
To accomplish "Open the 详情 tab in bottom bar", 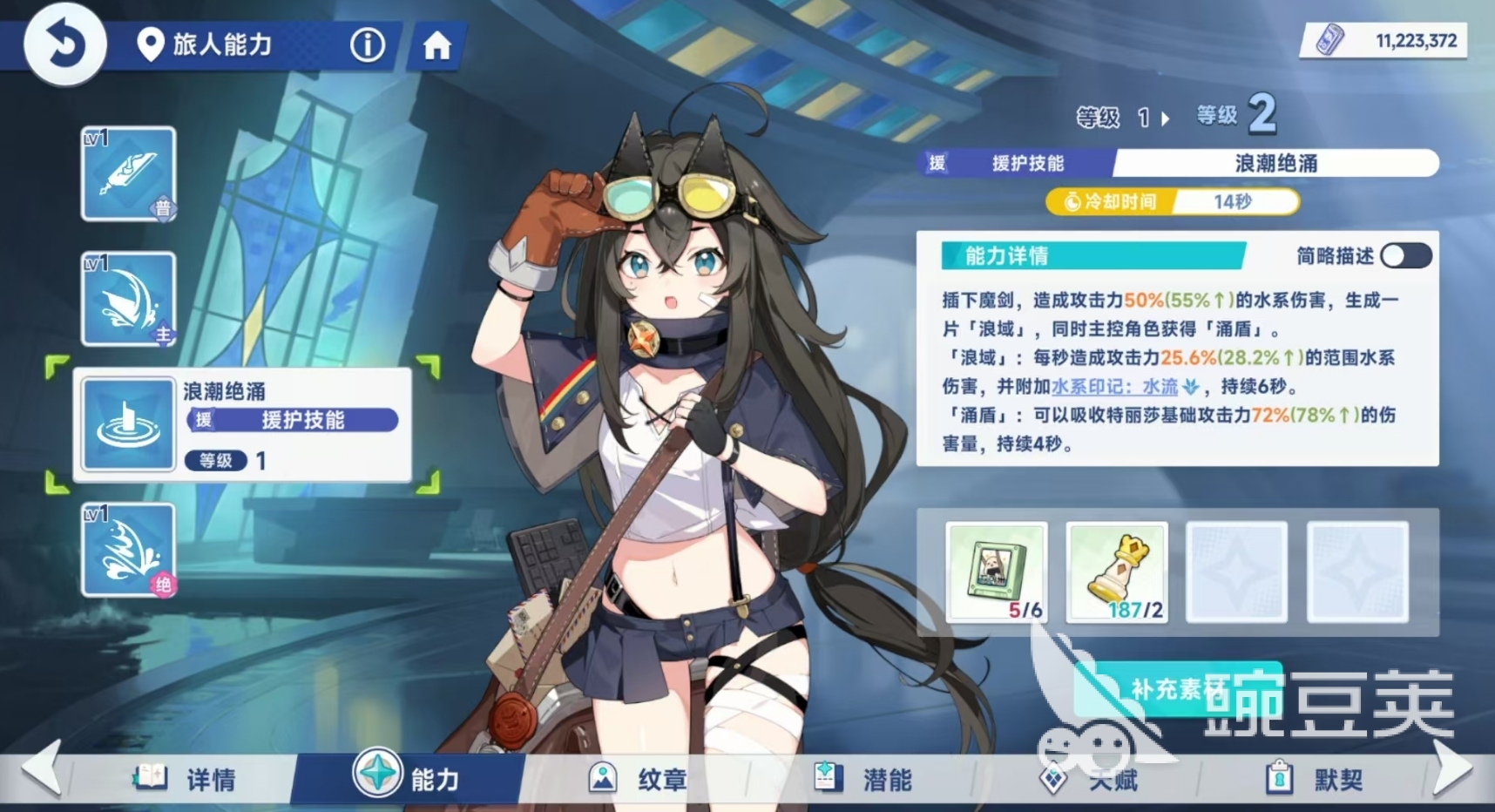I will coord(183,780).
